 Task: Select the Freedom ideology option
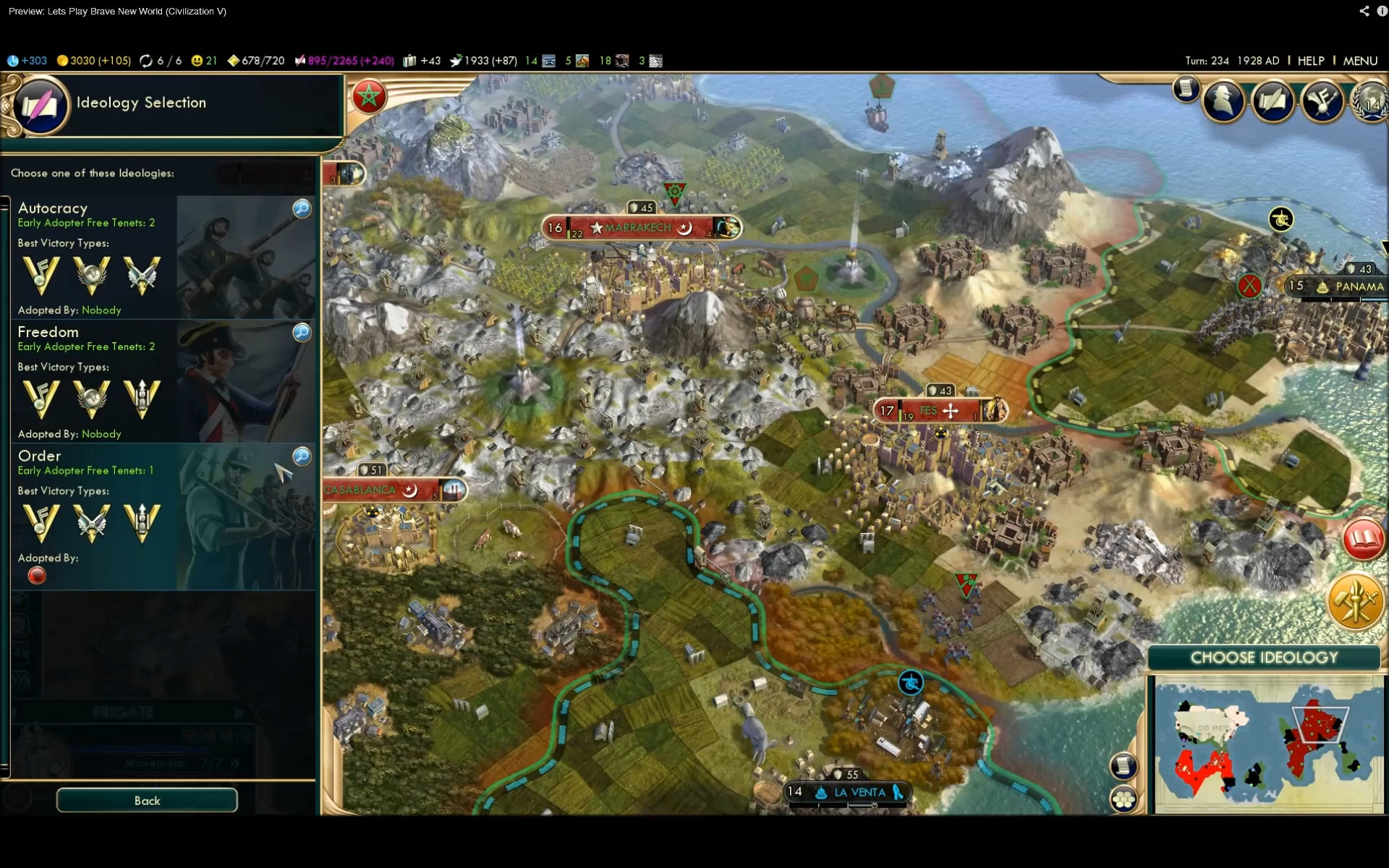point(94,380)
